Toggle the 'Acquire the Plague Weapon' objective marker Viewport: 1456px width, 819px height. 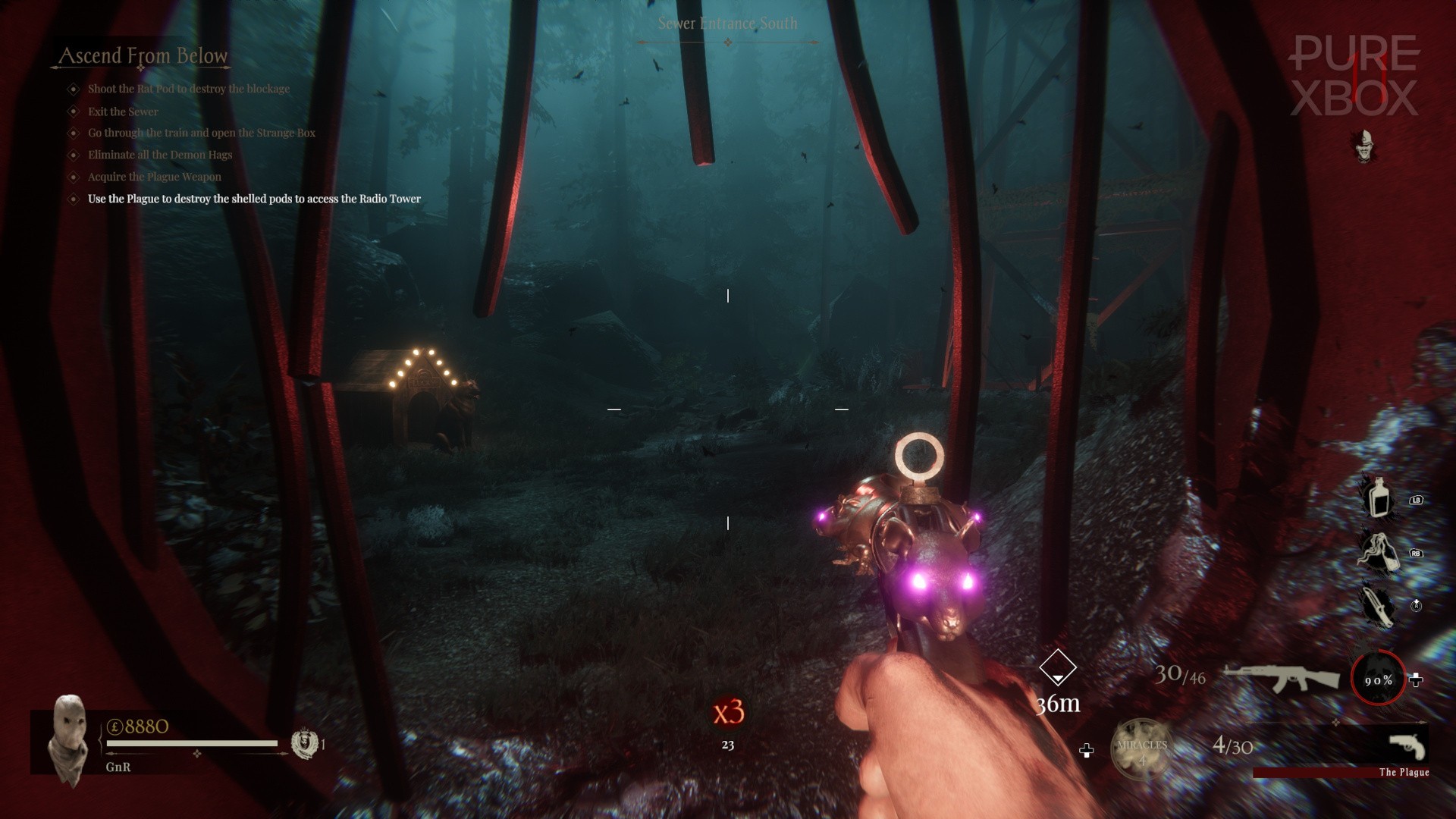[x=72, y=177]
